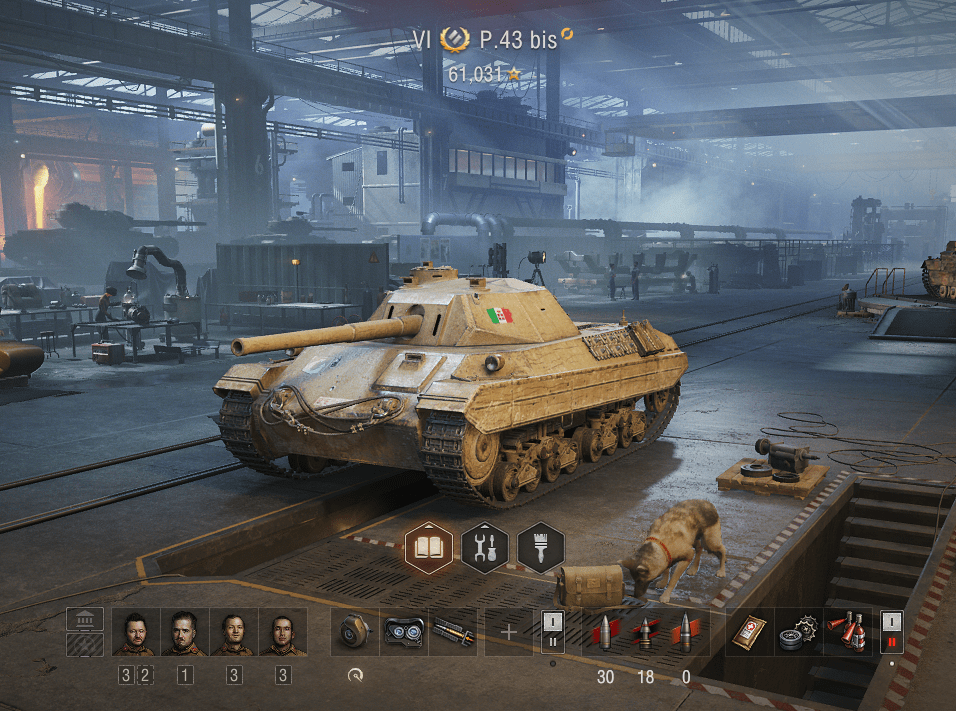Select the first aid kit consumable

(748, 632)
